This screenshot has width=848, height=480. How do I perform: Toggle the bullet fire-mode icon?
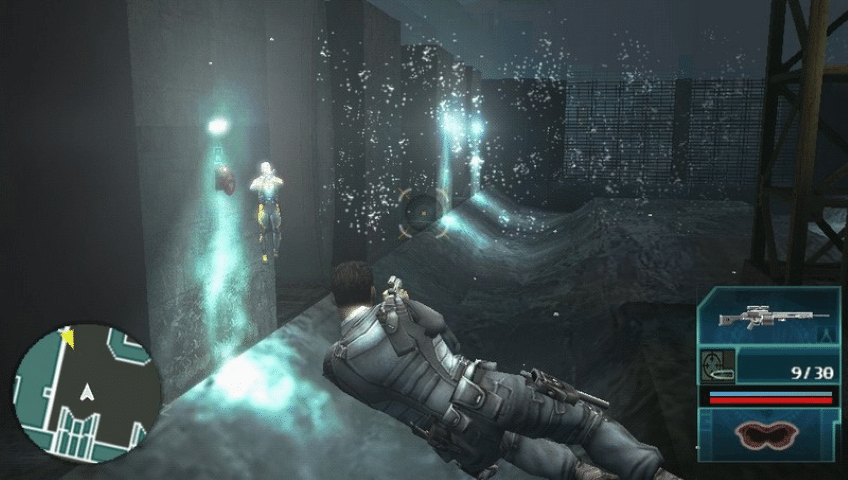[x=720, y=365]
